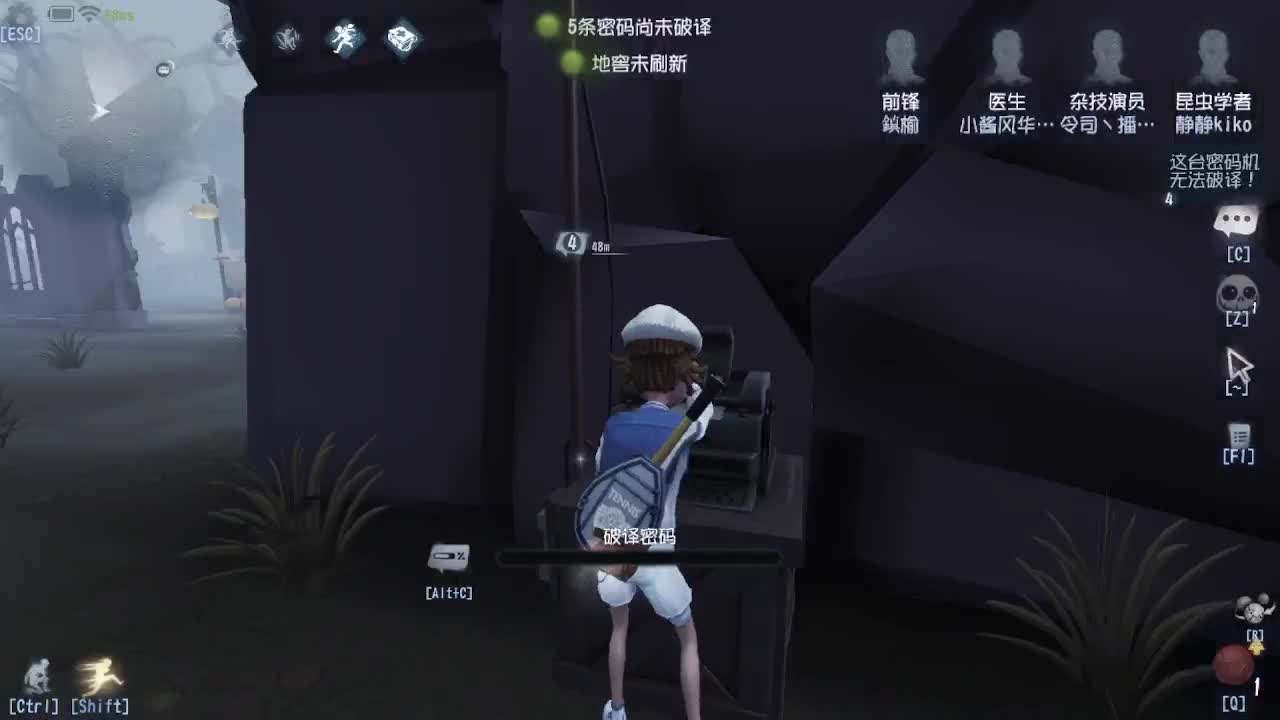Image resolution: width=1280 pixels, height=720 pixels.
Task: Click the gift box skill icon near minimap
Action: 402,38
